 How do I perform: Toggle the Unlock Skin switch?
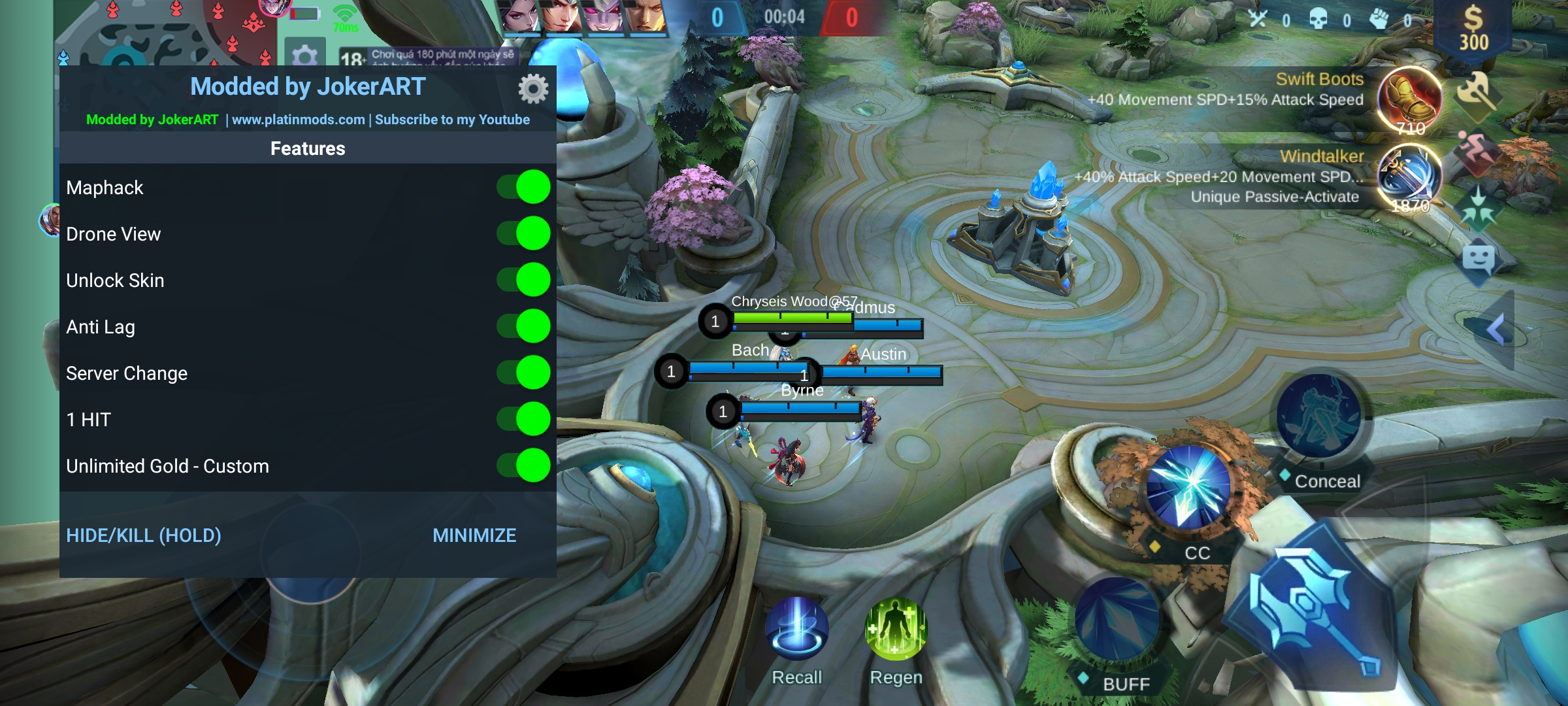tap(524, 280)
